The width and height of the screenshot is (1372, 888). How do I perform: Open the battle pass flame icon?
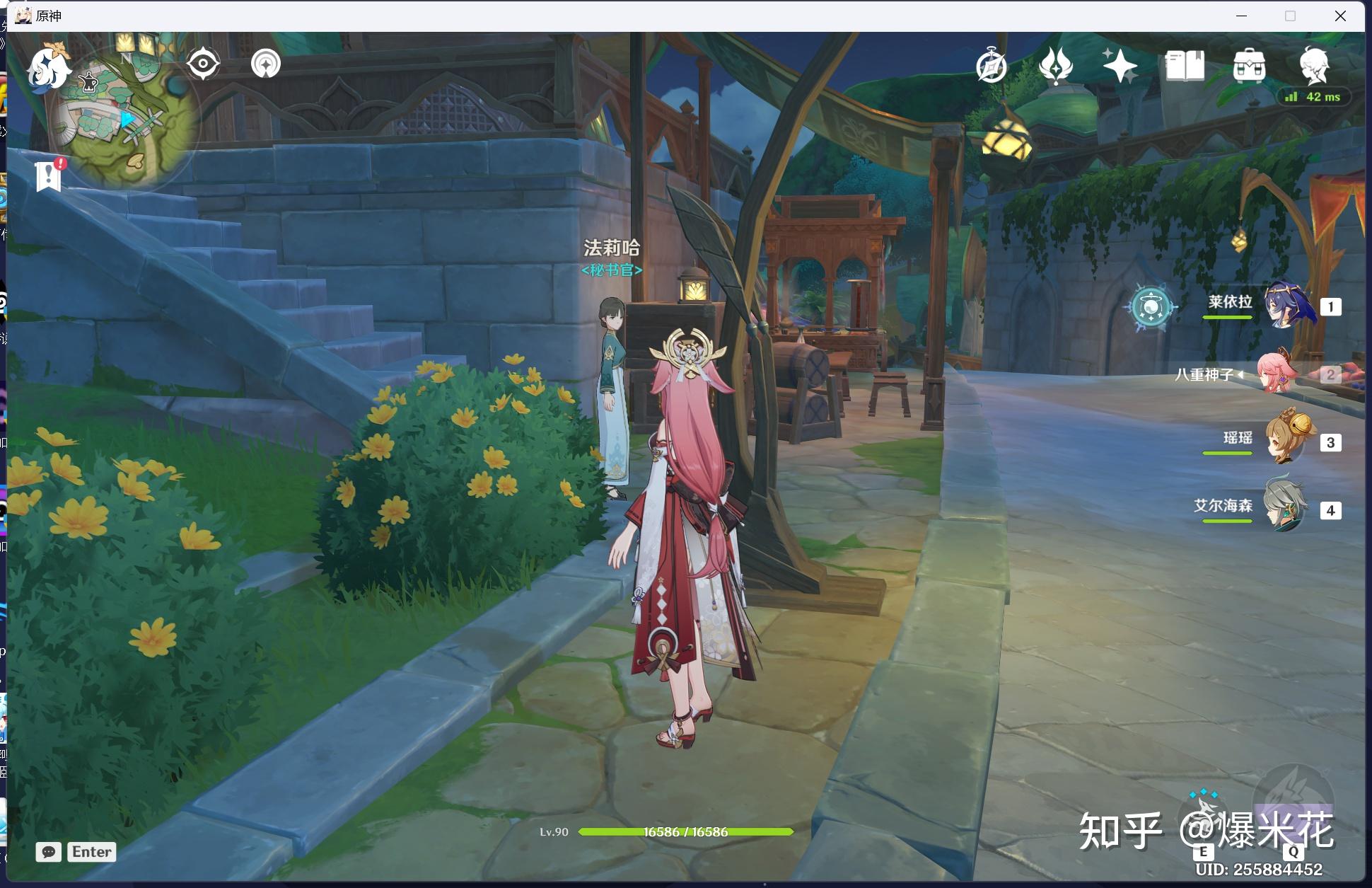pyautogui.click(x=1056, y=67)
